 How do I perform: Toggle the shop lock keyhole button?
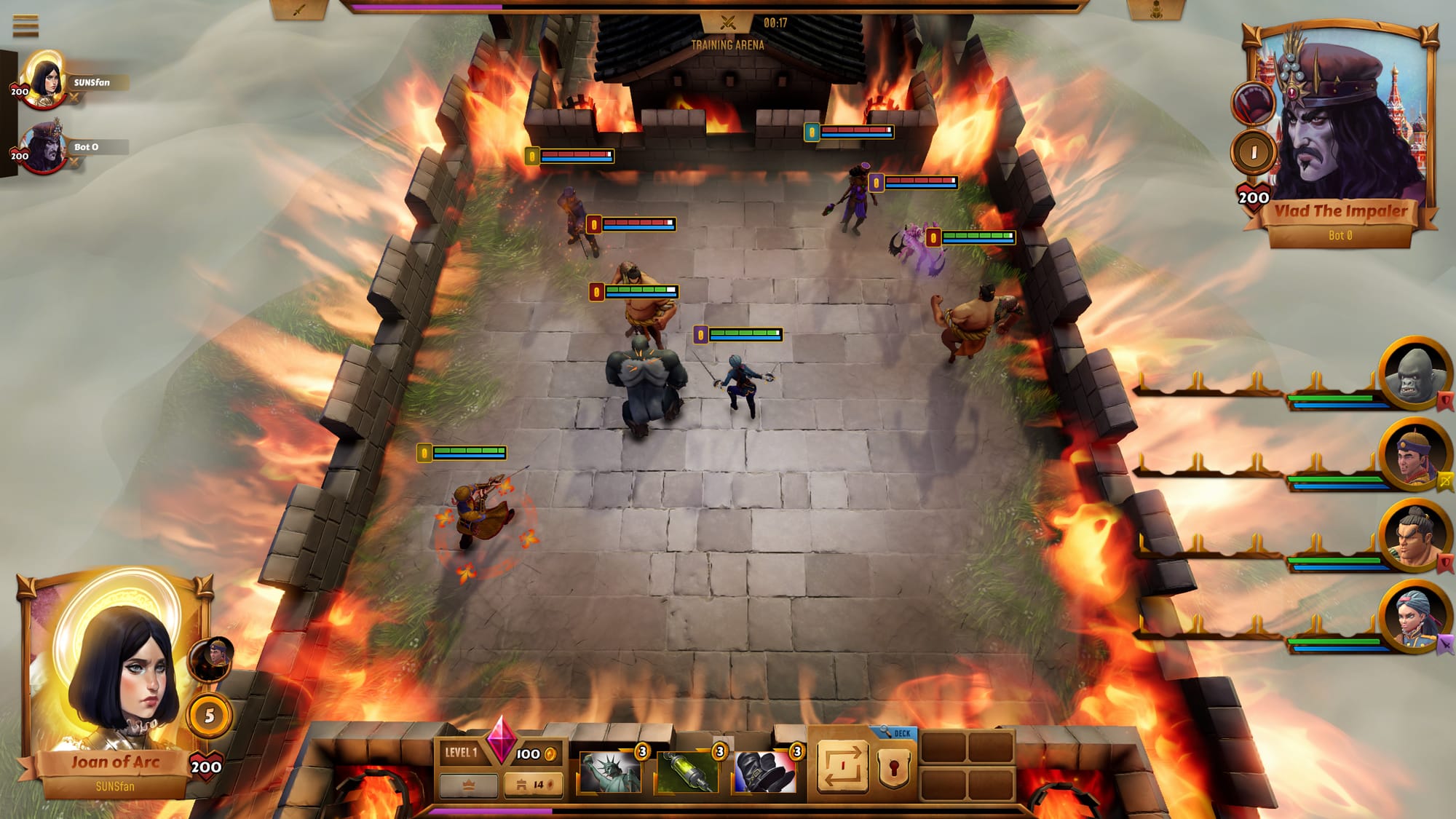coord(894,767)
